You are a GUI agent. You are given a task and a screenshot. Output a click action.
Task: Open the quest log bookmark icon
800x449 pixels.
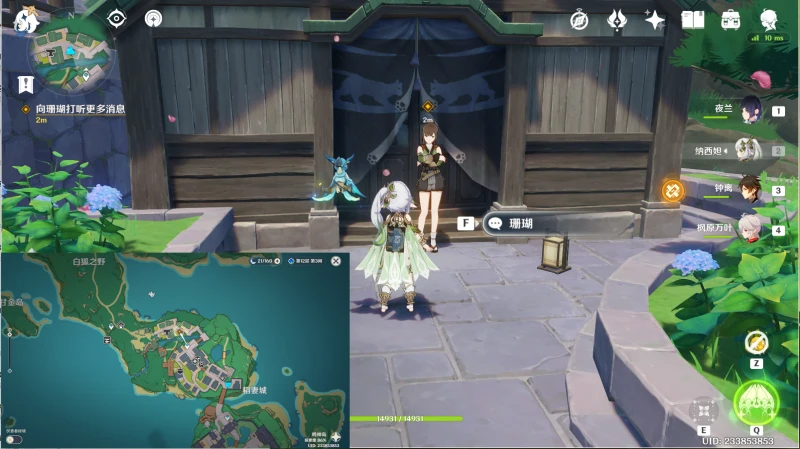click(21, 84)
